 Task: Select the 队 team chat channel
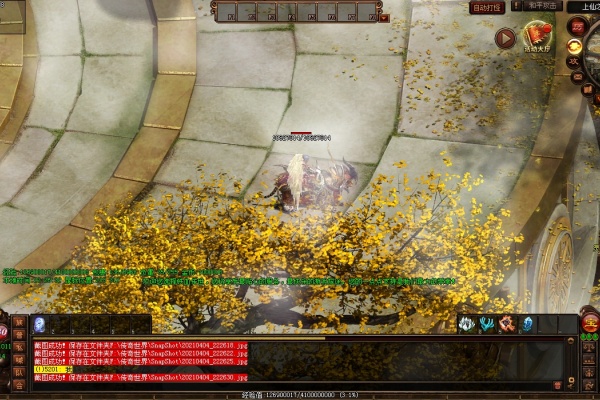[19, 372]
